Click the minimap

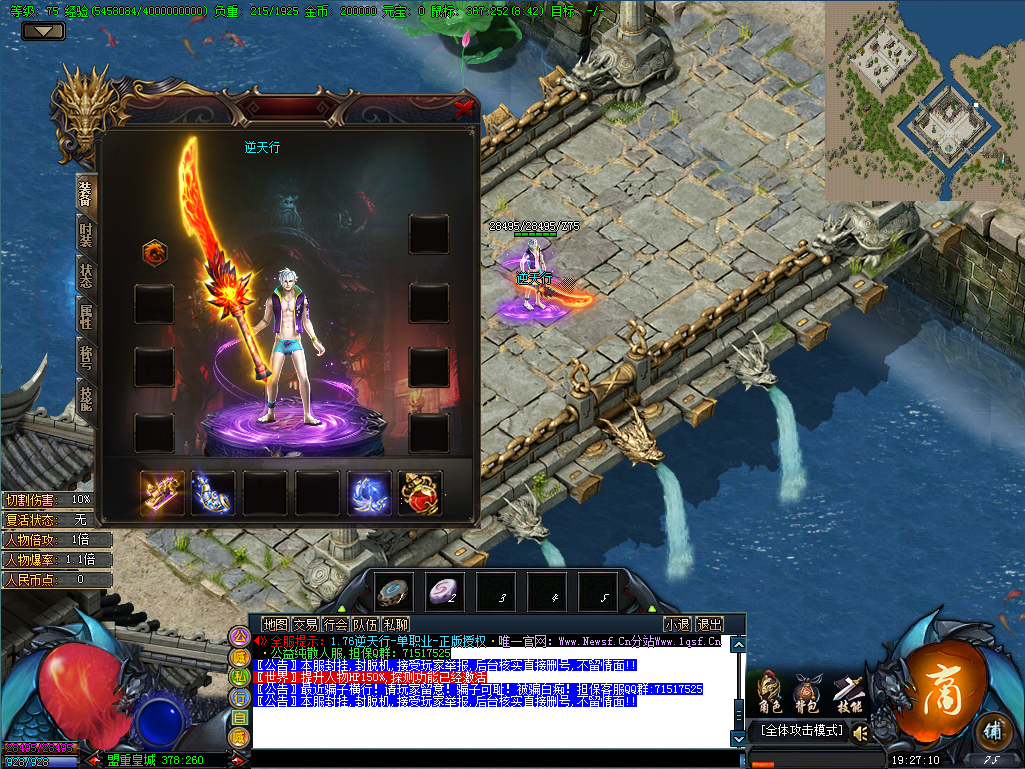coord(924,100)
